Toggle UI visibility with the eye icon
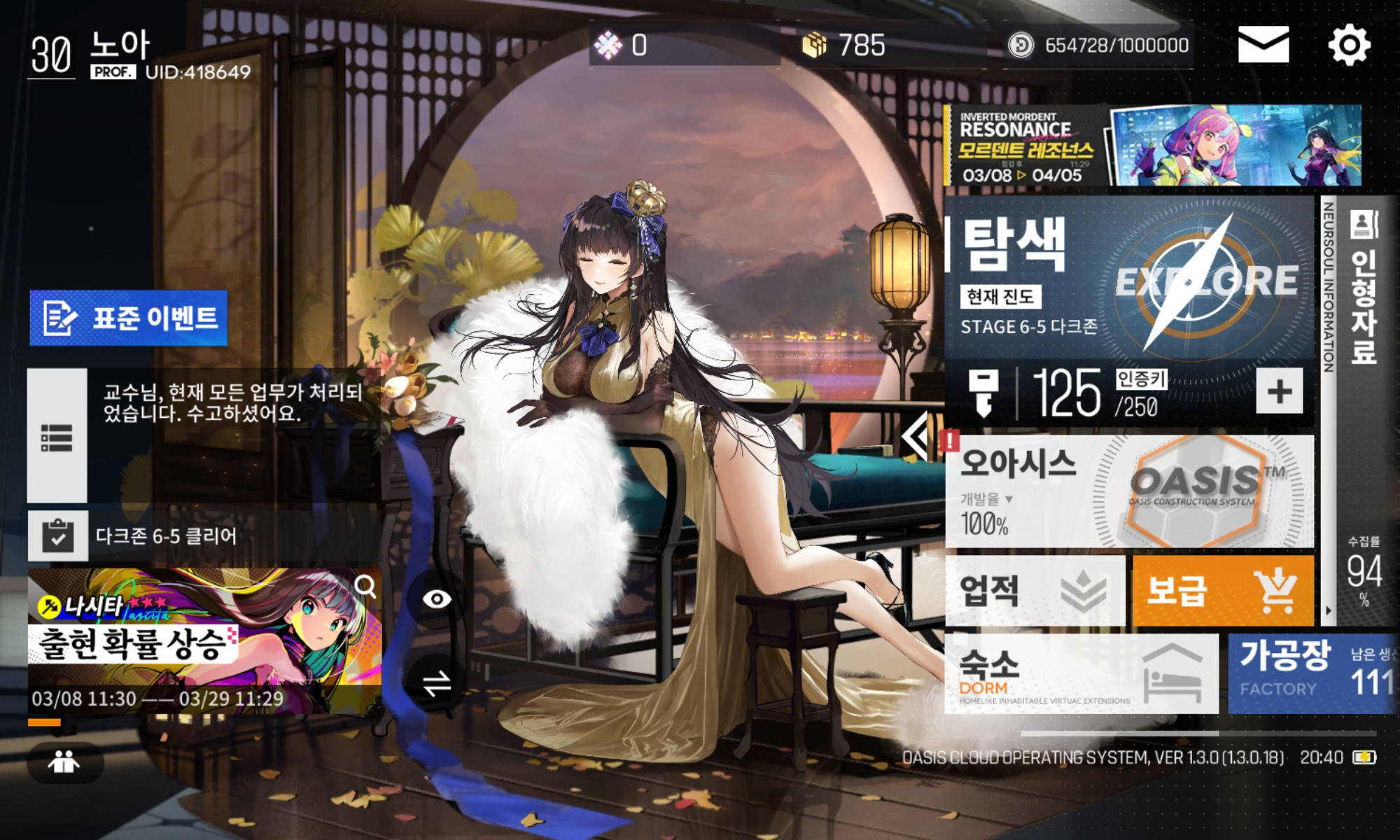 pyautogui.click(x=437, y=599)
